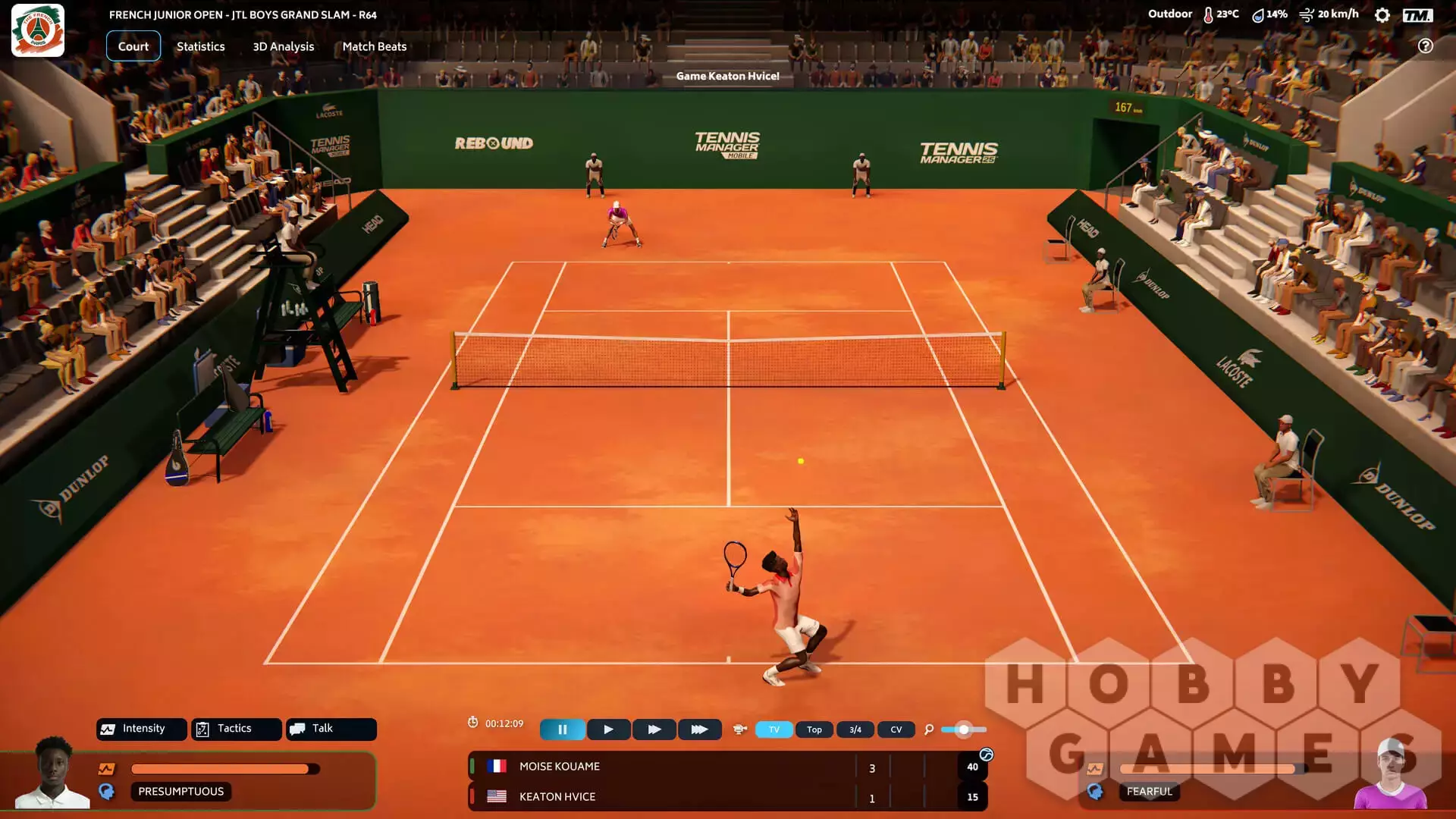The height and width of the screenshot is (819, 1456).
Task: Select the CV camera view
Action: tap(896, 730)
